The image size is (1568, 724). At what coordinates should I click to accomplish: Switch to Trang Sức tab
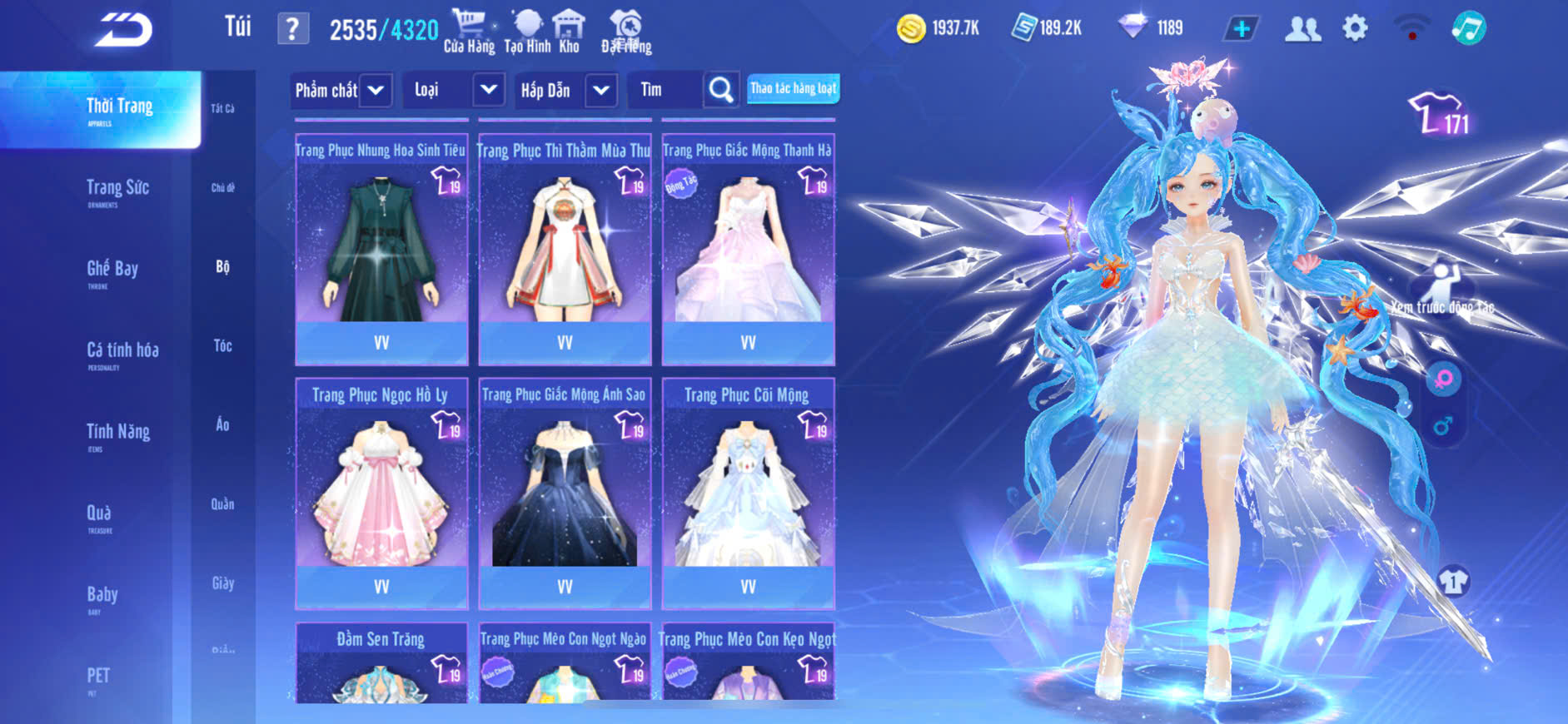tap(117, 189)
